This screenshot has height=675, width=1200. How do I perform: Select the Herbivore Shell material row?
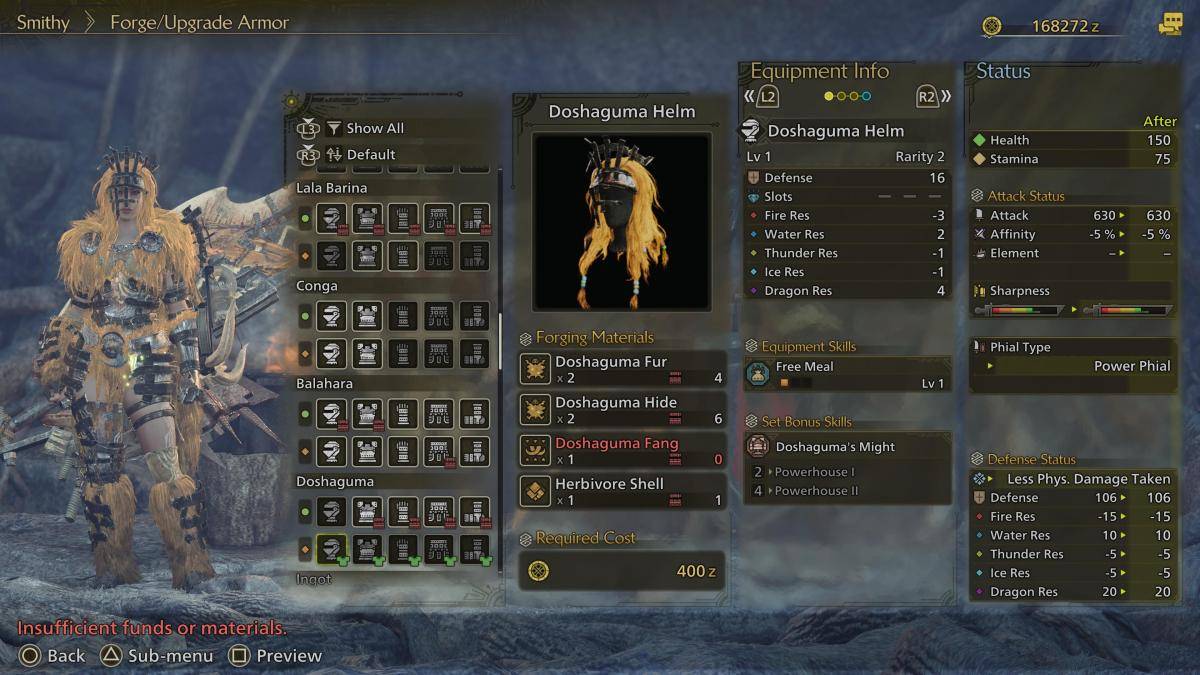(622, 492)
